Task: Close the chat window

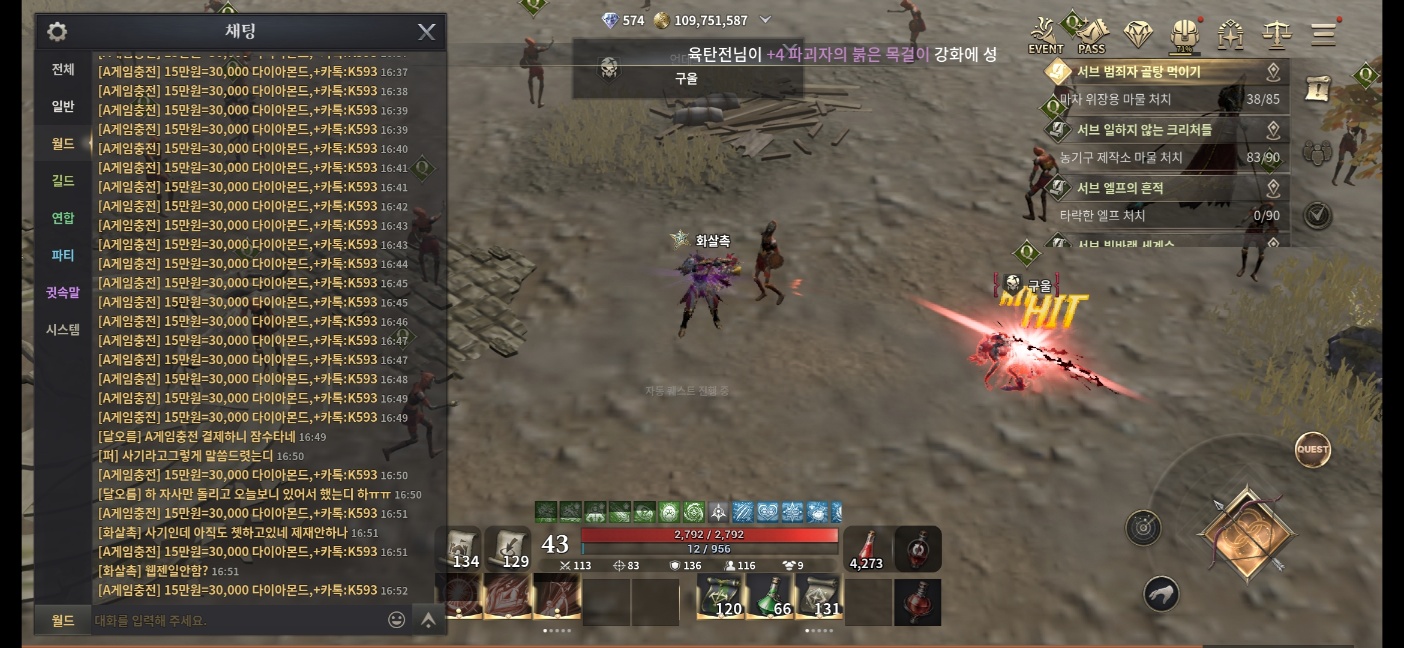Action: 426,32
